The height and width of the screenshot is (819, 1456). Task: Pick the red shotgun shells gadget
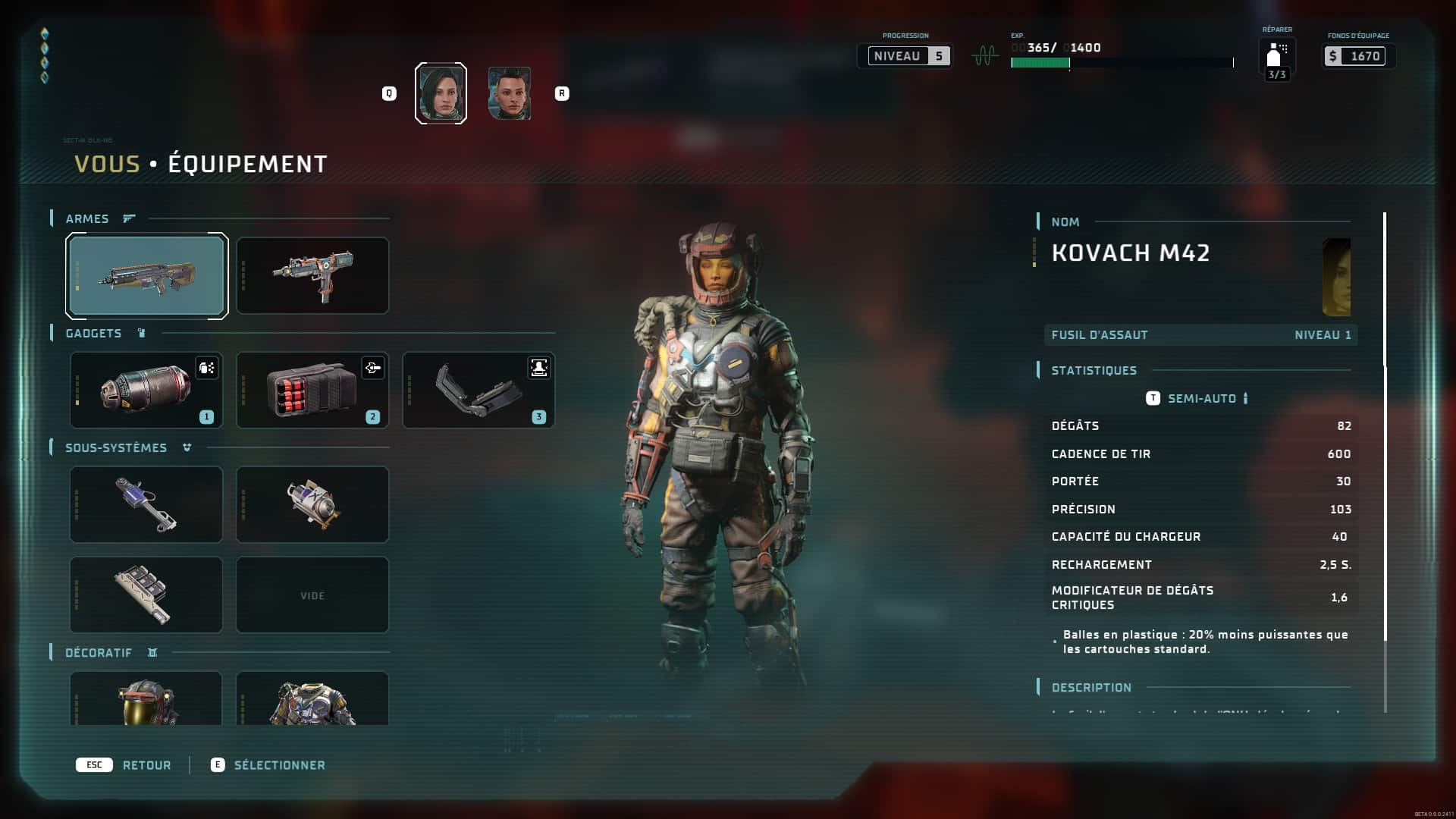pos(312,391)
